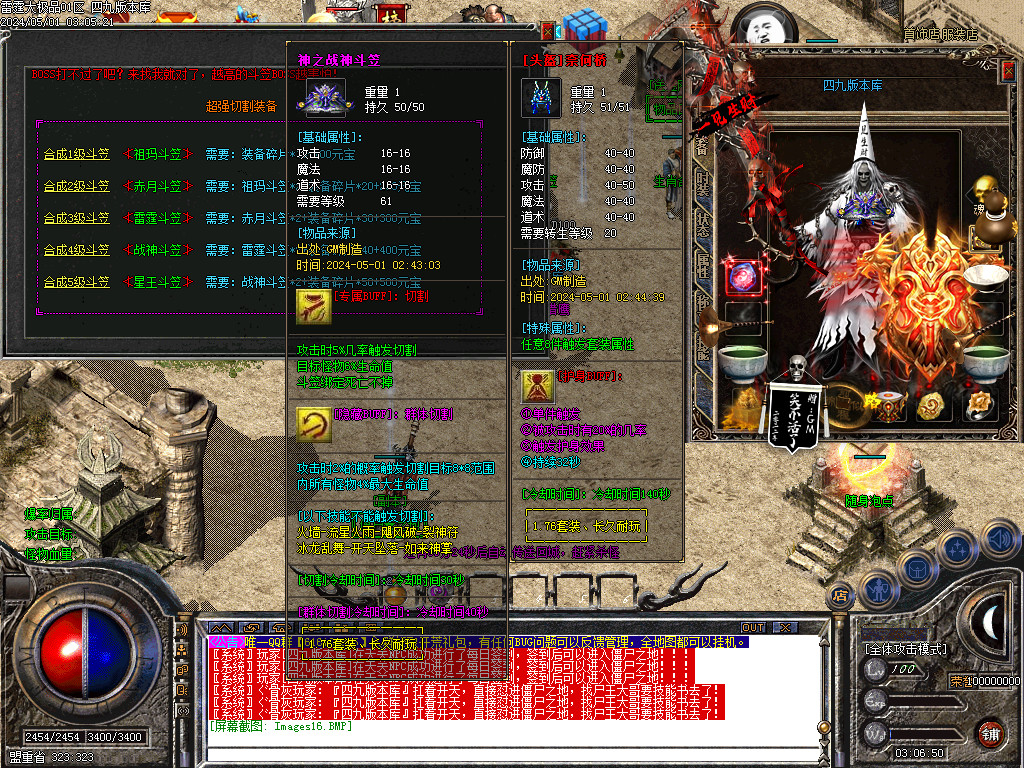The image size is (1024, 768).
Task: Open the 店 shop round button
Action: (840, 594)
